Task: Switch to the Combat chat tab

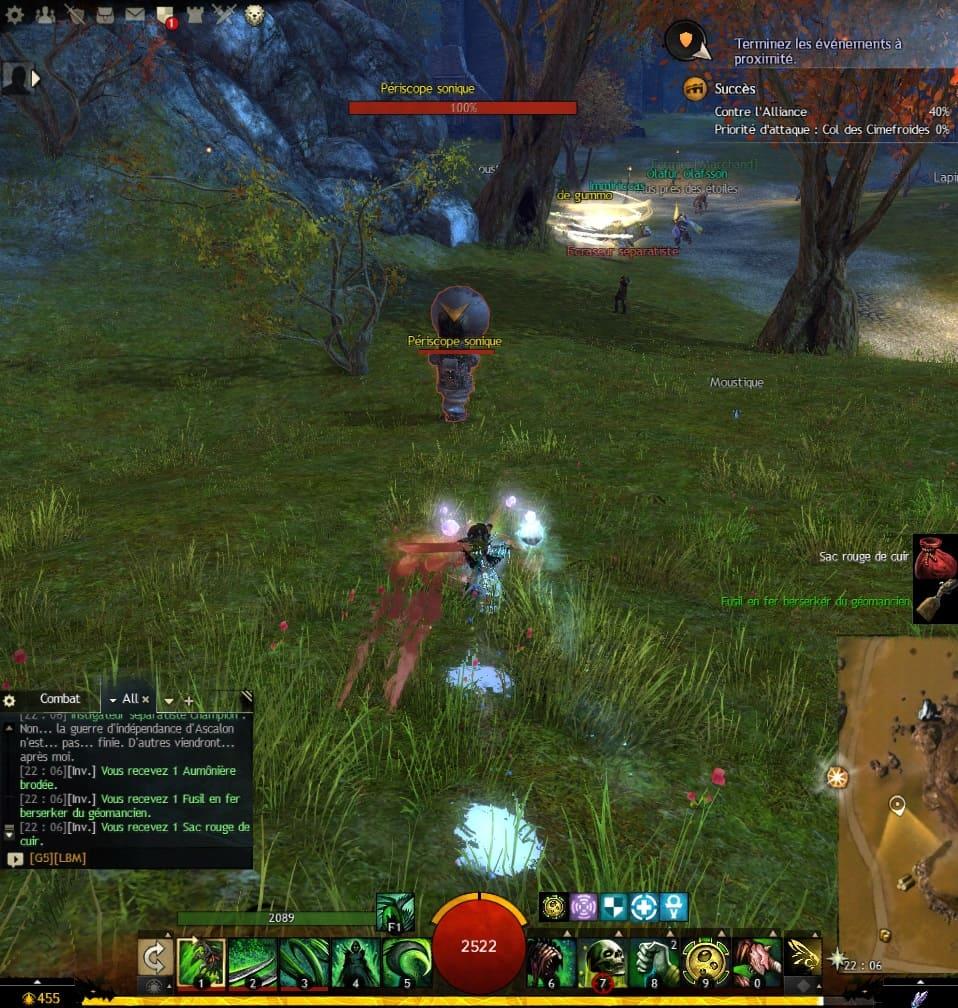Action: 59,699
